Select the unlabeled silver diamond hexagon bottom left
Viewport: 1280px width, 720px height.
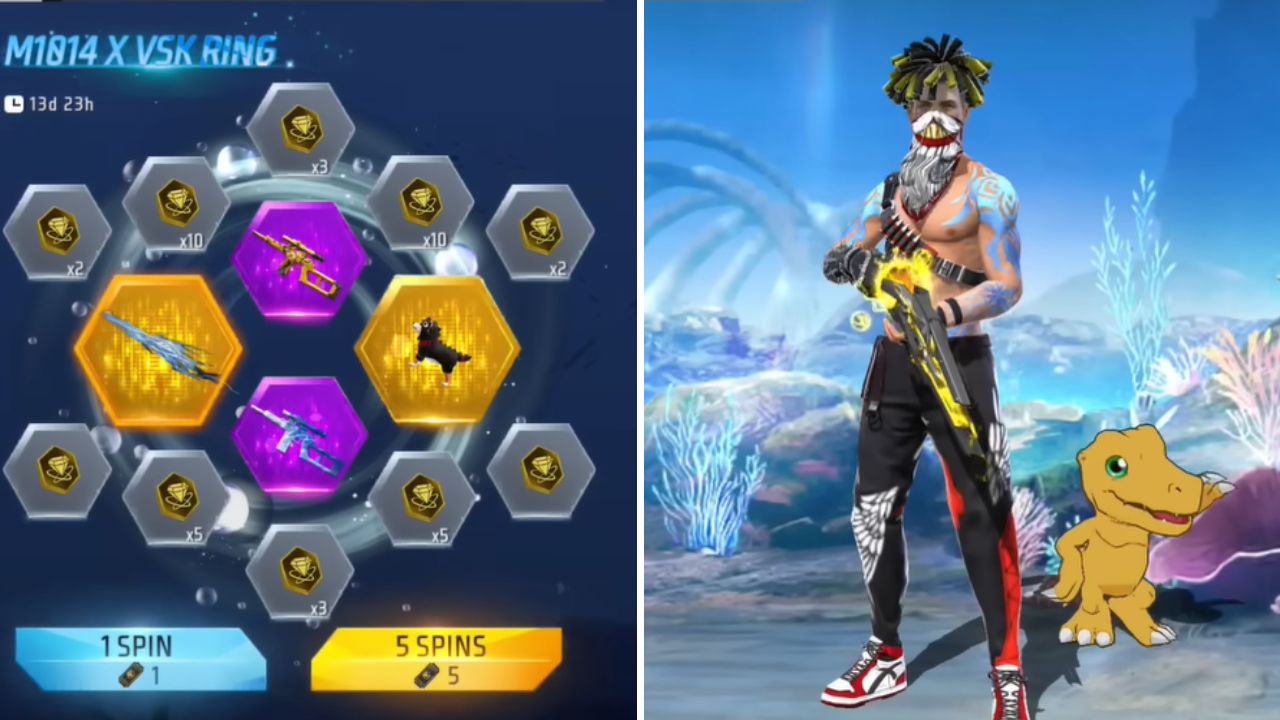click(x=57, y=468)
